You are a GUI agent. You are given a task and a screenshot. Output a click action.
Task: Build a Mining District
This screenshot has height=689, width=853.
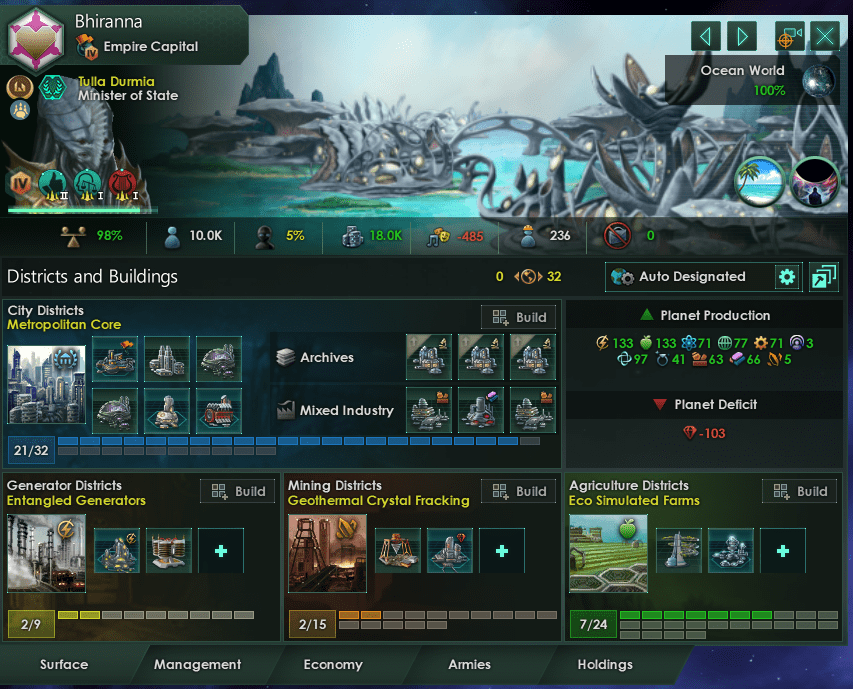tap(518, 491)
